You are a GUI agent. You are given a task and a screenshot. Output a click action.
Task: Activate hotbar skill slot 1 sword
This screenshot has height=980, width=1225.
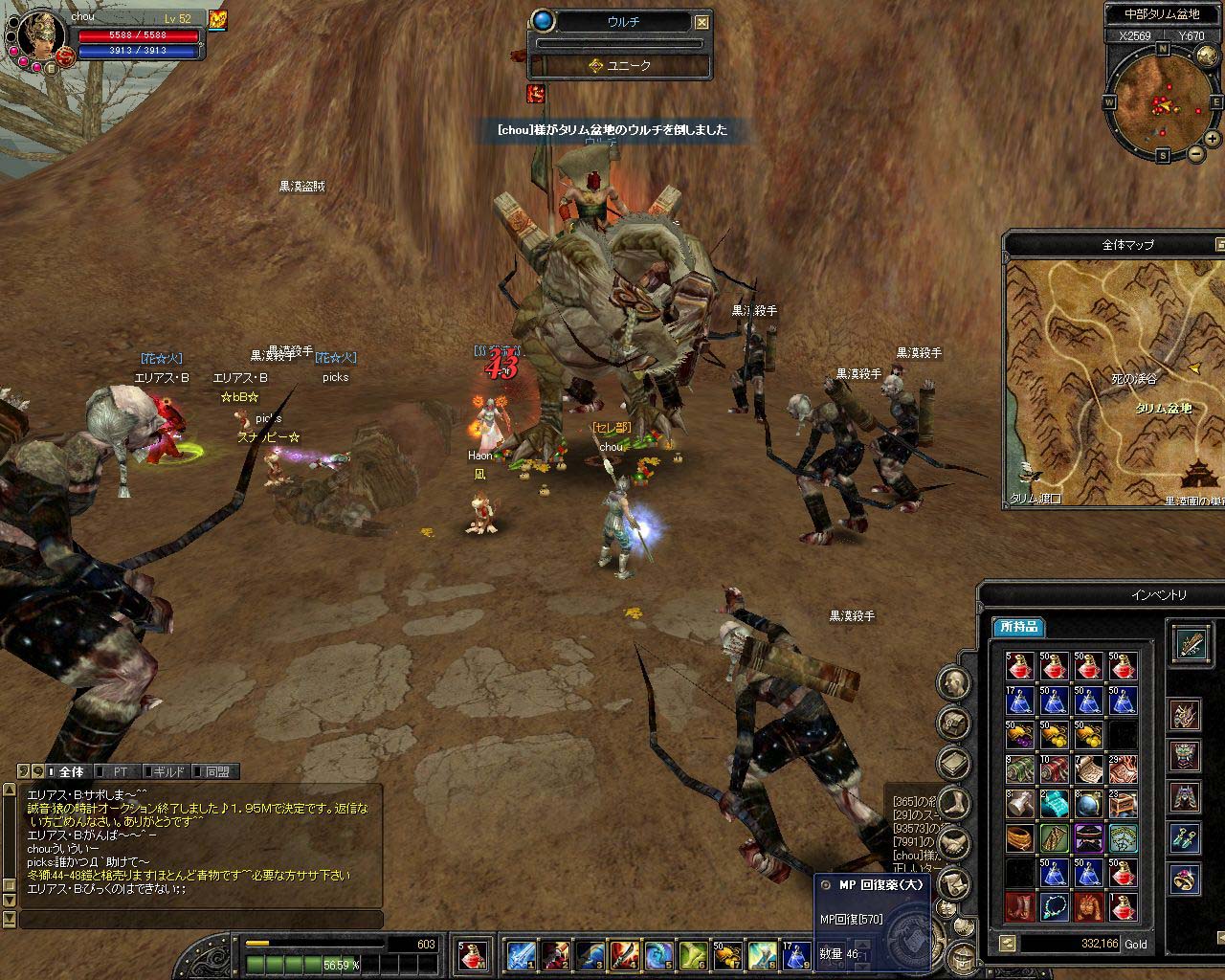click(x=522, y=955)
